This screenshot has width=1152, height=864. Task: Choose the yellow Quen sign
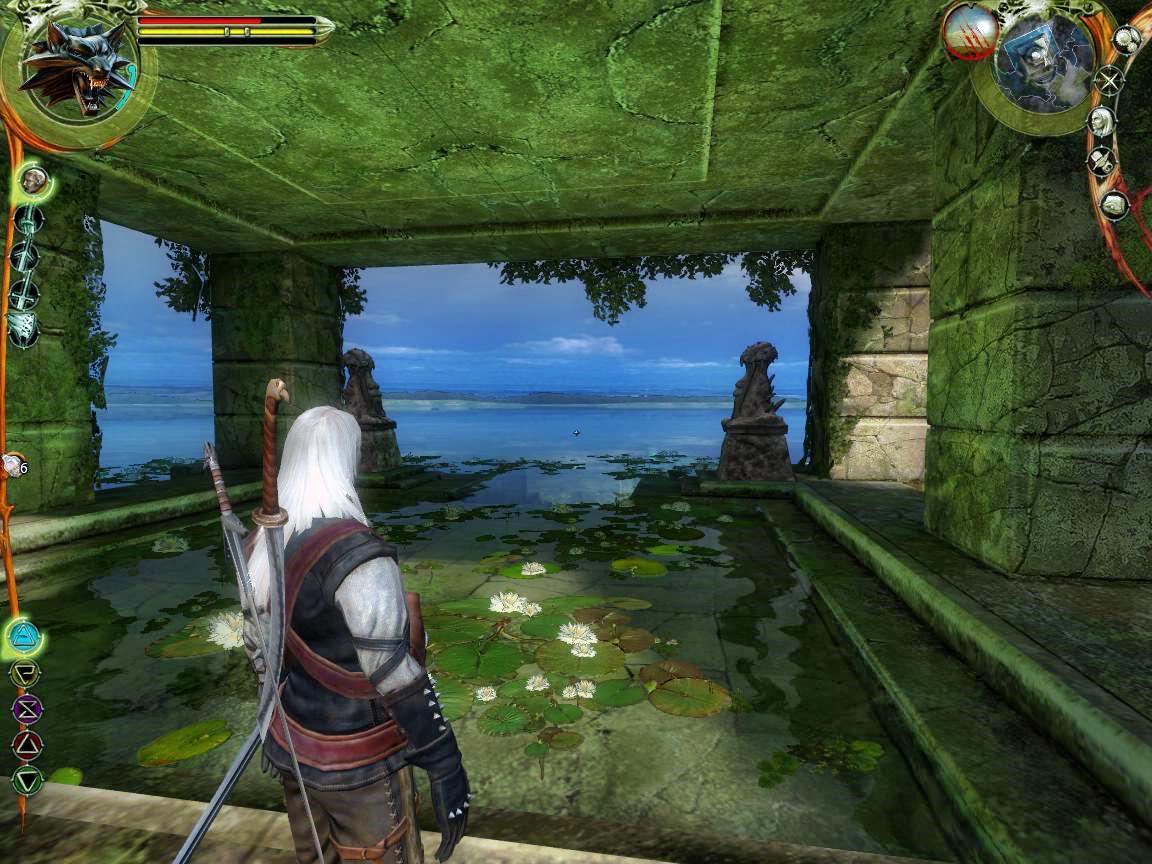(x=24, y=673)
